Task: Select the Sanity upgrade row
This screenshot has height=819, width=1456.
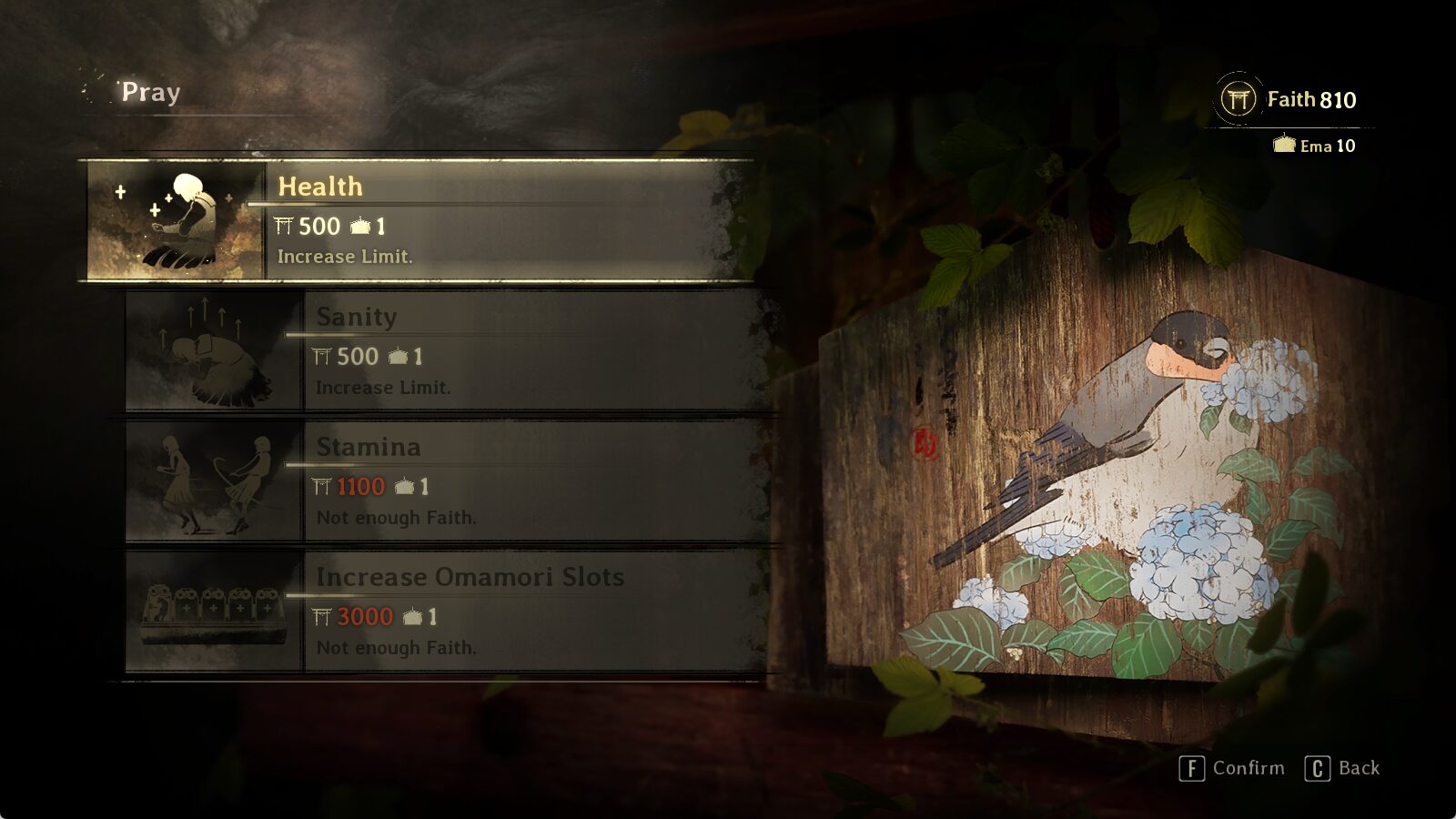Action: 510,353
